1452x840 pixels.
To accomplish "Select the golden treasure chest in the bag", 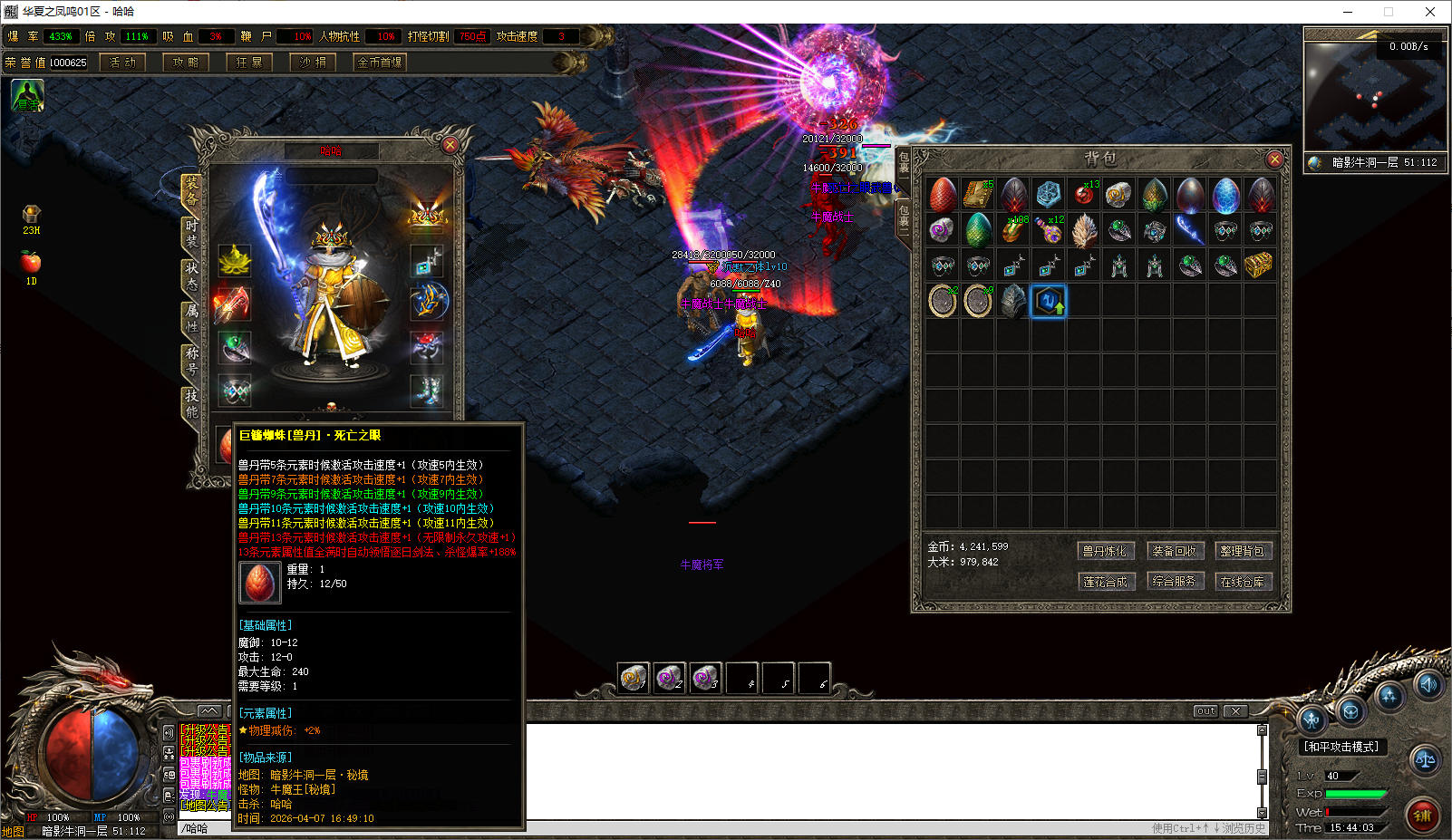I will click(1259, 266).
